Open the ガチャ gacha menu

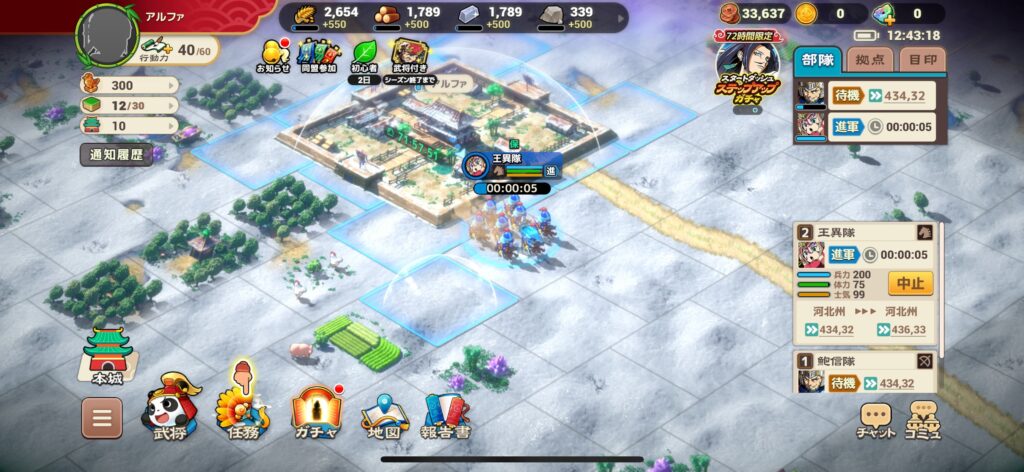[317, 411]
